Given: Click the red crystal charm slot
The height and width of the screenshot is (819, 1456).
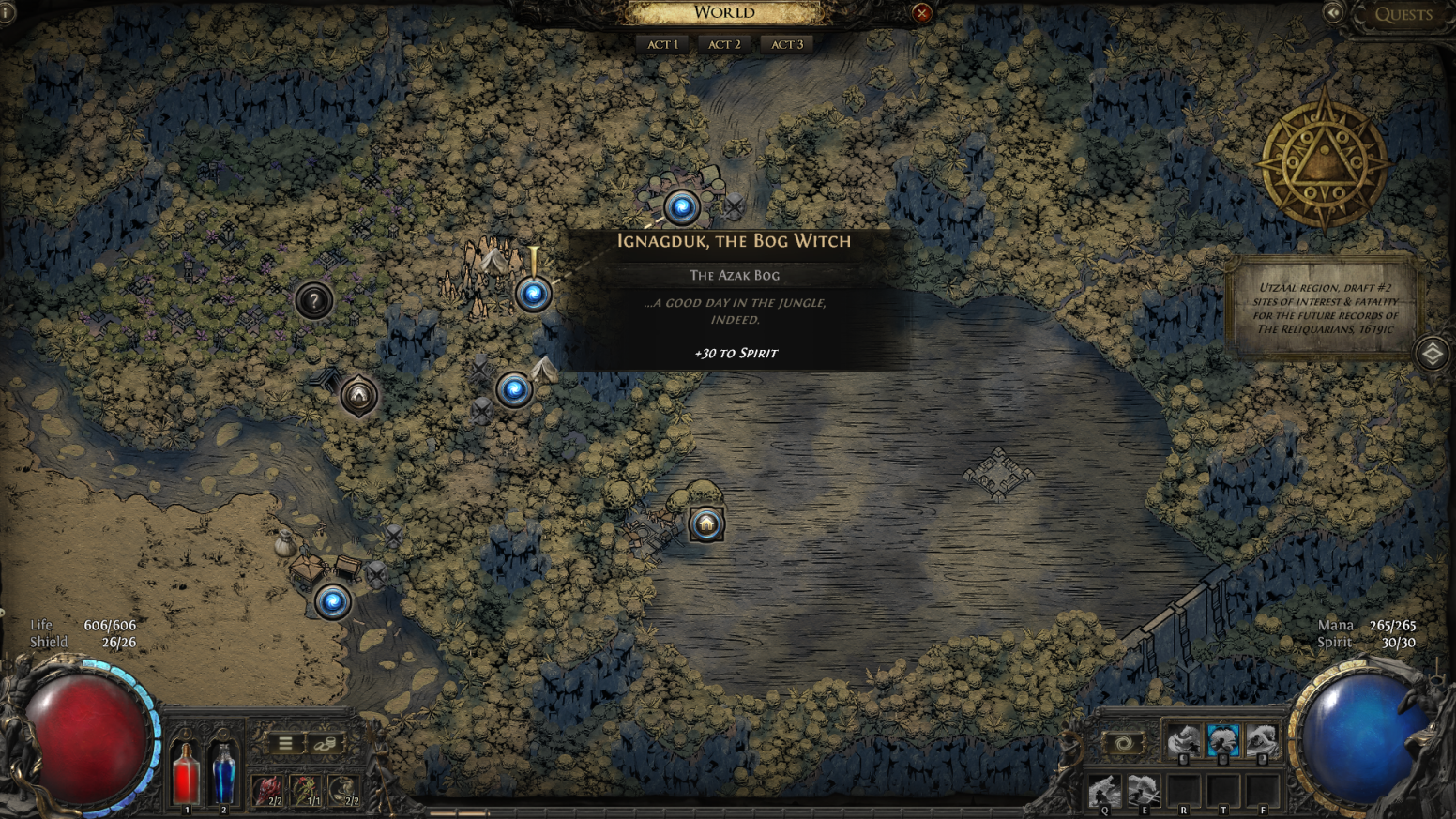Looking at the screenshot, I should [267, 790].
